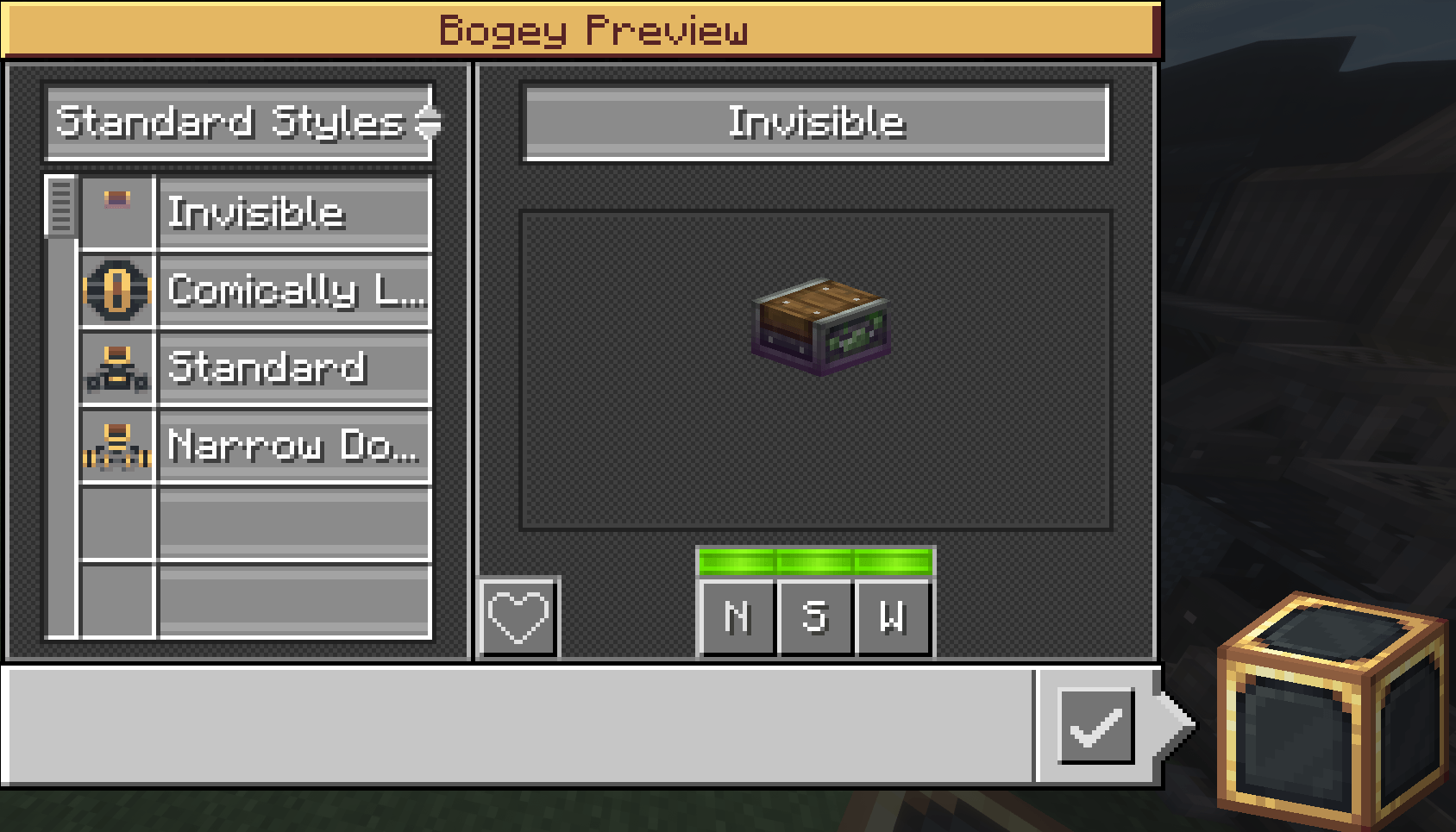Screen dimensions: 1456x832
Task: Toggle the W direction option
Action: click(894, 617)
